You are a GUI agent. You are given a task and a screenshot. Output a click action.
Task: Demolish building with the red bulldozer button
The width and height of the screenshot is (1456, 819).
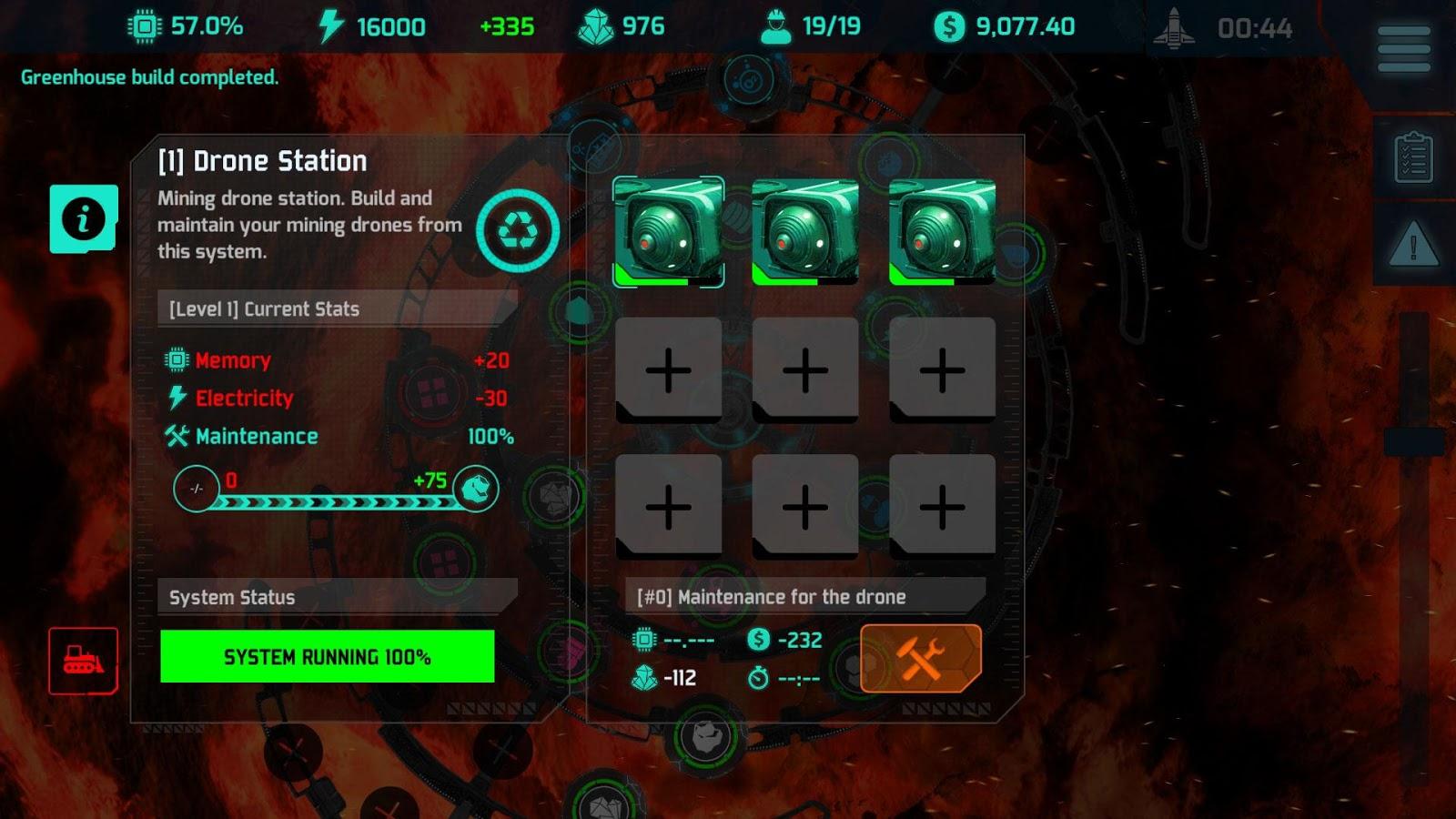pyautogui.click(x=83, y=661)
